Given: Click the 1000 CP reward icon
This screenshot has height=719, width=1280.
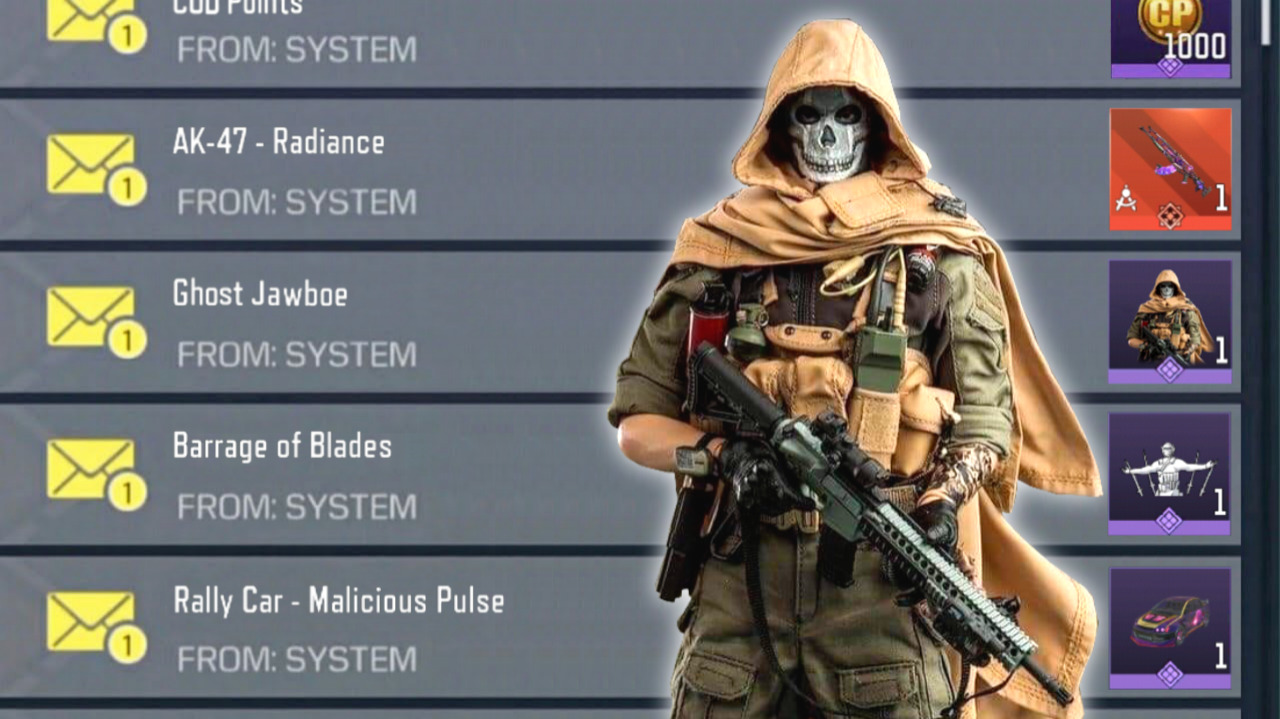Looking at the screenshot, I should pyautogui.click(x=1170, y=38).
